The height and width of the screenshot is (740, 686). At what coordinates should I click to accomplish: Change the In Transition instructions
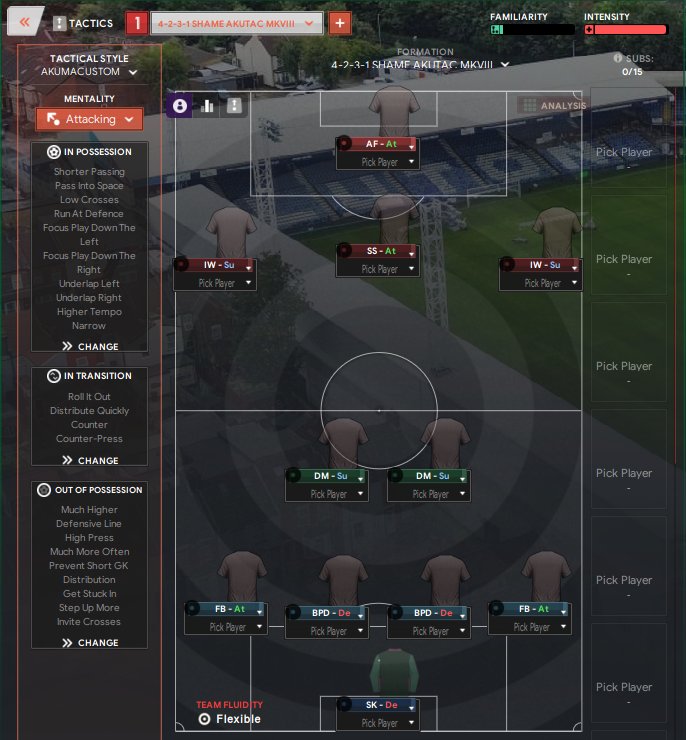pos(90,460)
